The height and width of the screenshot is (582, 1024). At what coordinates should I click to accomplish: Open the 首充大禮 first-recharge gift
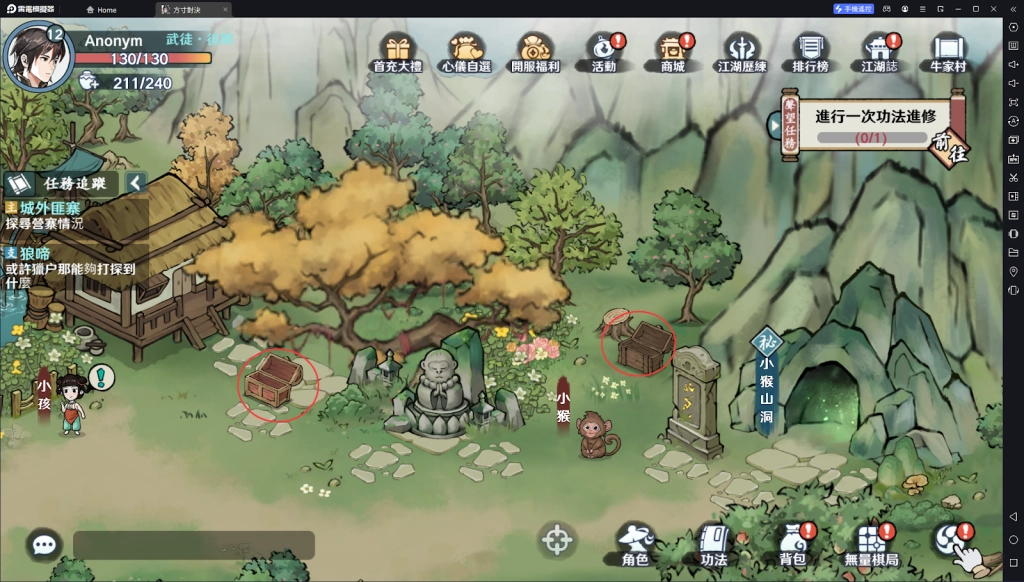(x=397, y=51)
